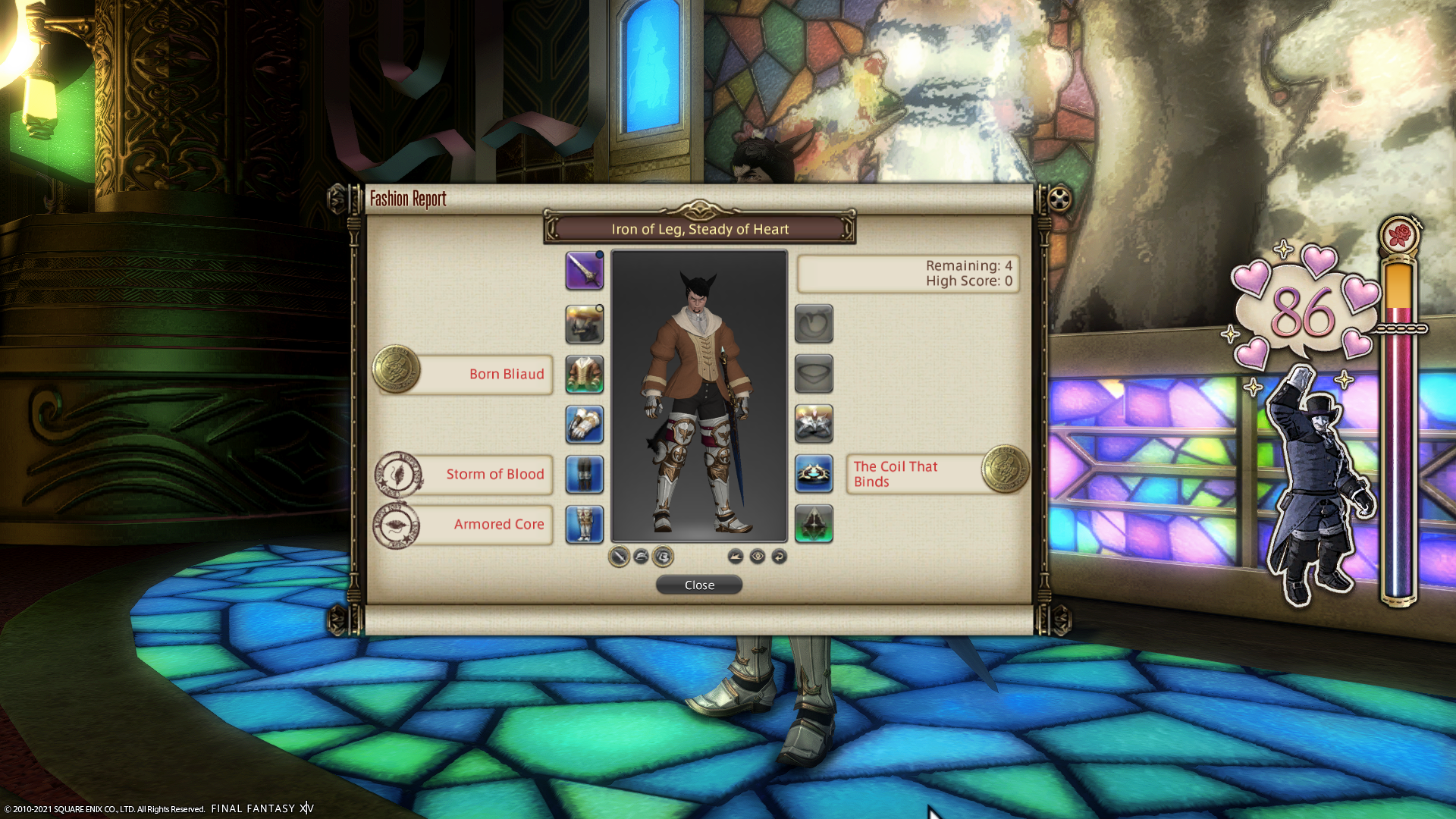The image size is (1456, 819).
Task: Click the eye icon below the preview
Action: (x=757, y=557)
